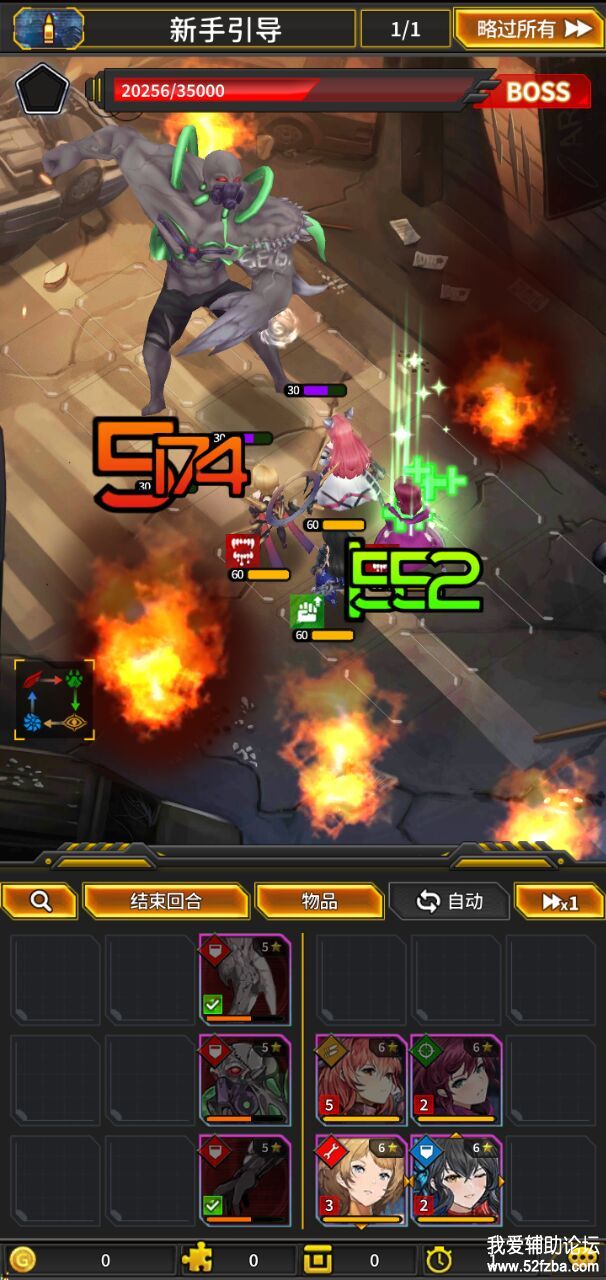Viewport: 606px width, 1280px height.
Task: Select the boss claw card in bottom row
Action: (245, 1179)
